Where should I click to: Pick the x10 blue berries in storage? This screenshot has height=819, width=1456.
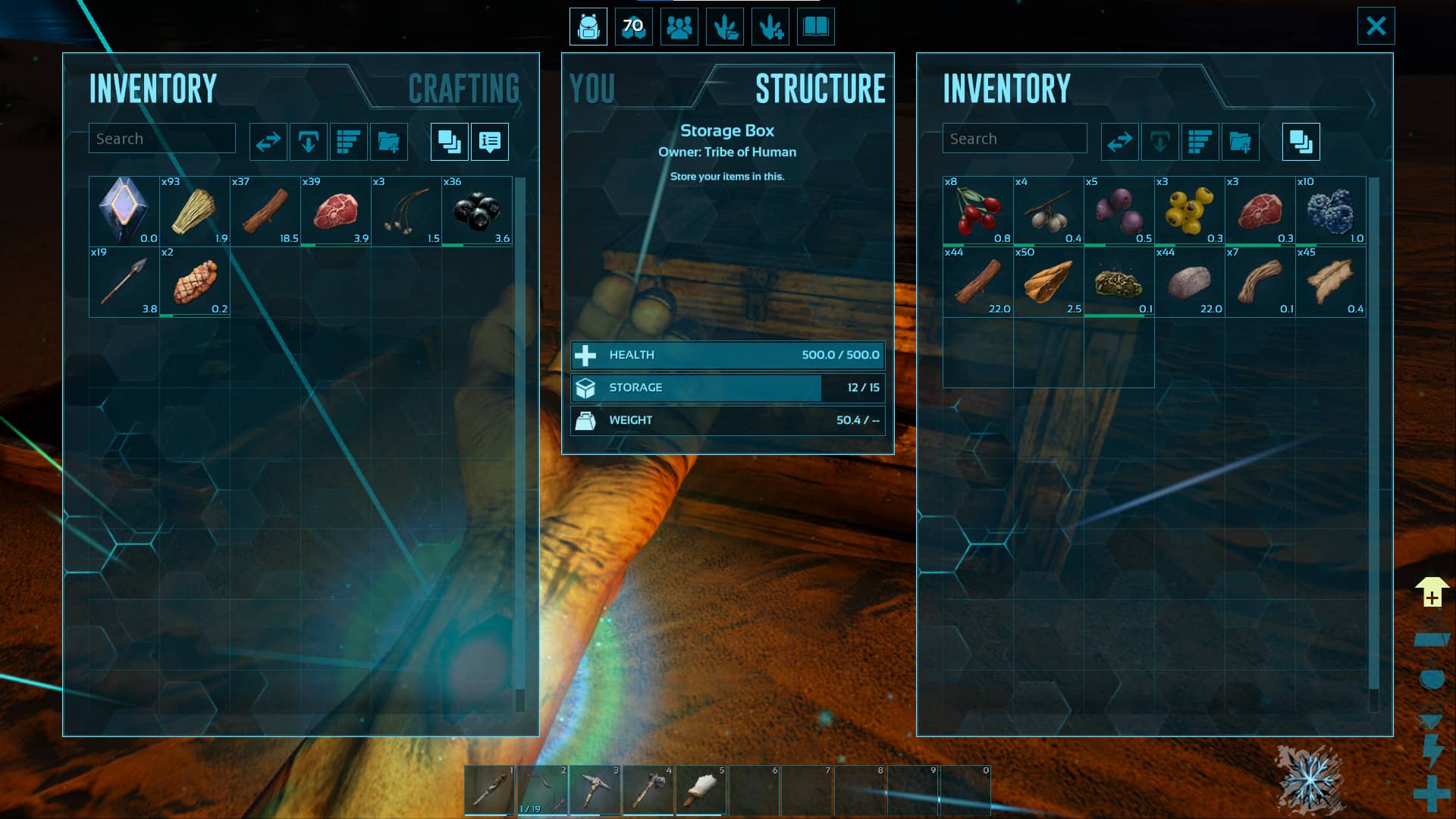tap(1331, 212)
